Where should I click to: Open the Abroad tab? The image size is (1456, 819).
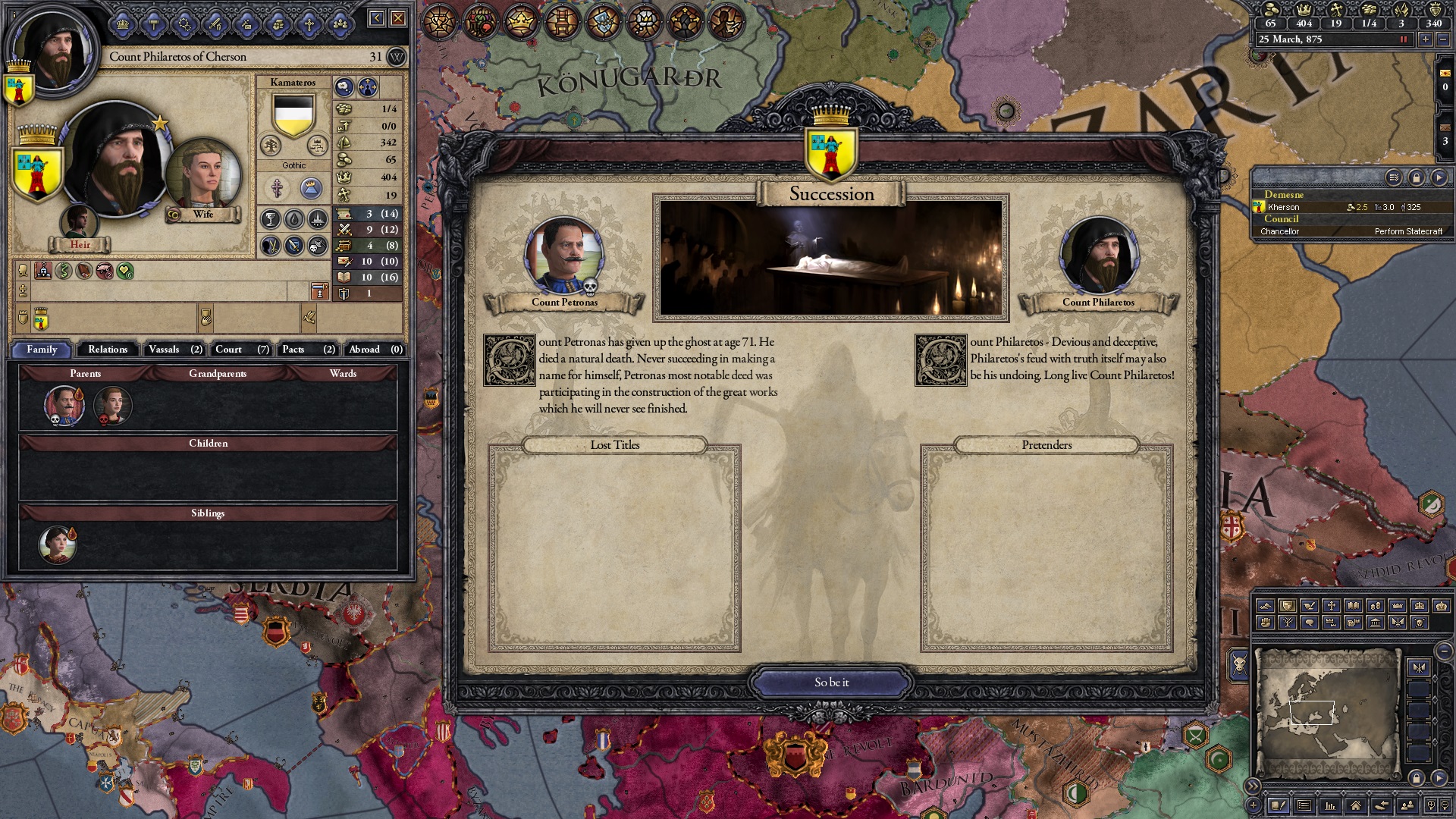[x=375, y=350]
